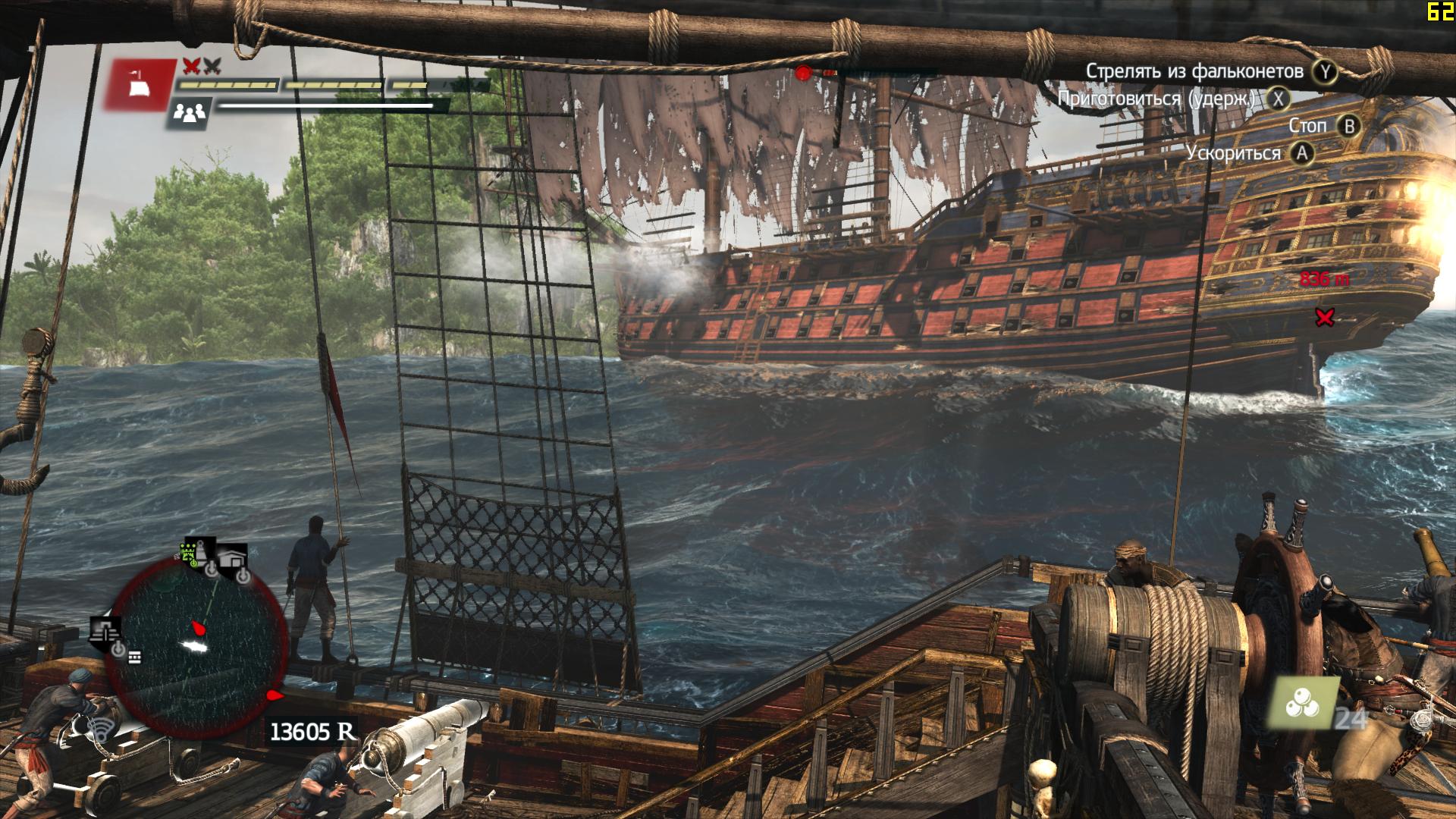The width and height of the screenshot is (1456, 819).
Task: Select the red X enemy target marker
Action: (x=1324, y=318)
